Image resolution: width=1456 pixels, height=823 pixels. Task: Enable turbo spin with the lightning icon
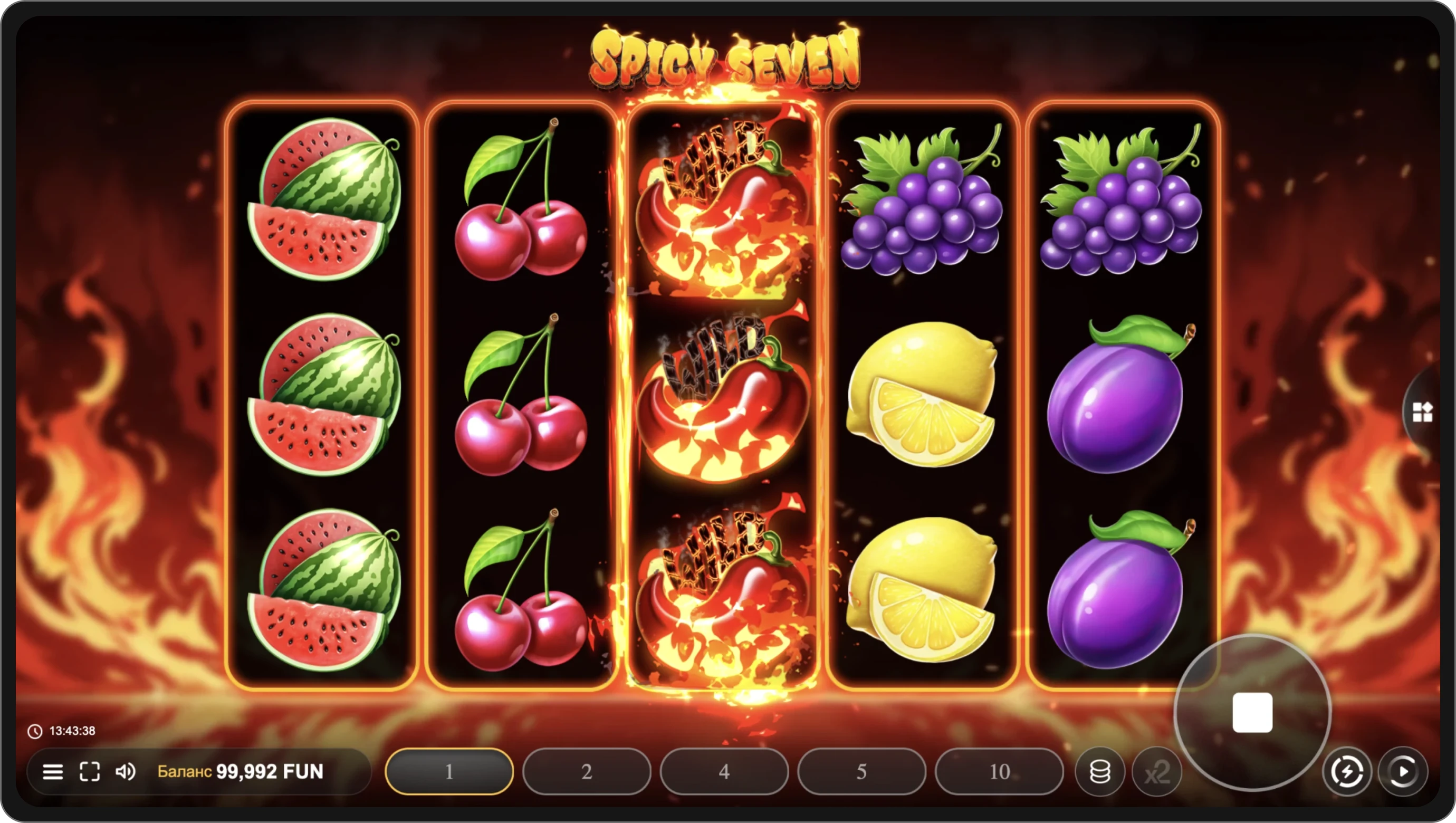tap(1348, 771)
